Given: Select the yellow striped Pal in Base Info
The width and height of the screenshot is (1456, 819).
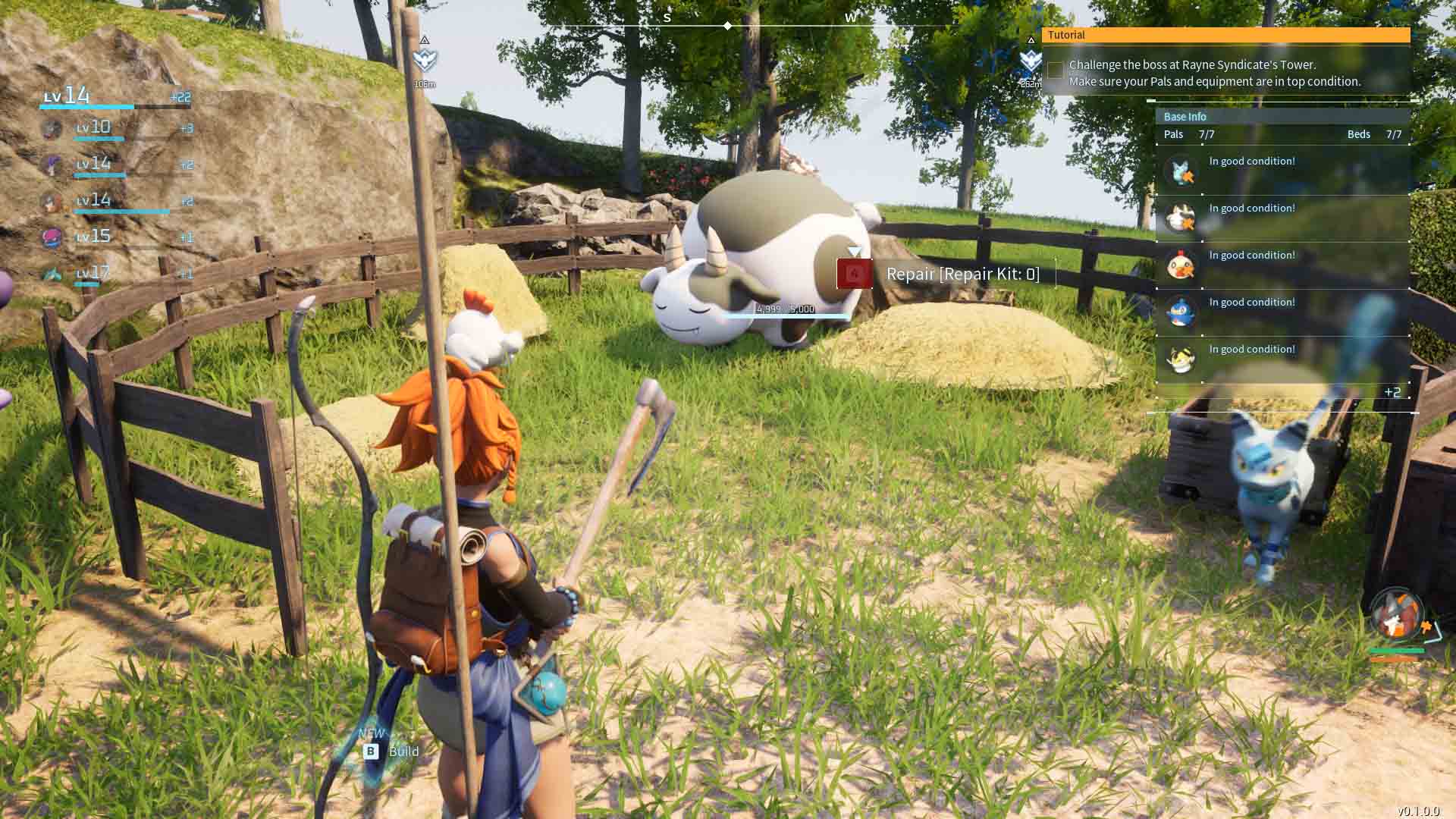Looking at the screenshot, I should [x=1181, y=359].
